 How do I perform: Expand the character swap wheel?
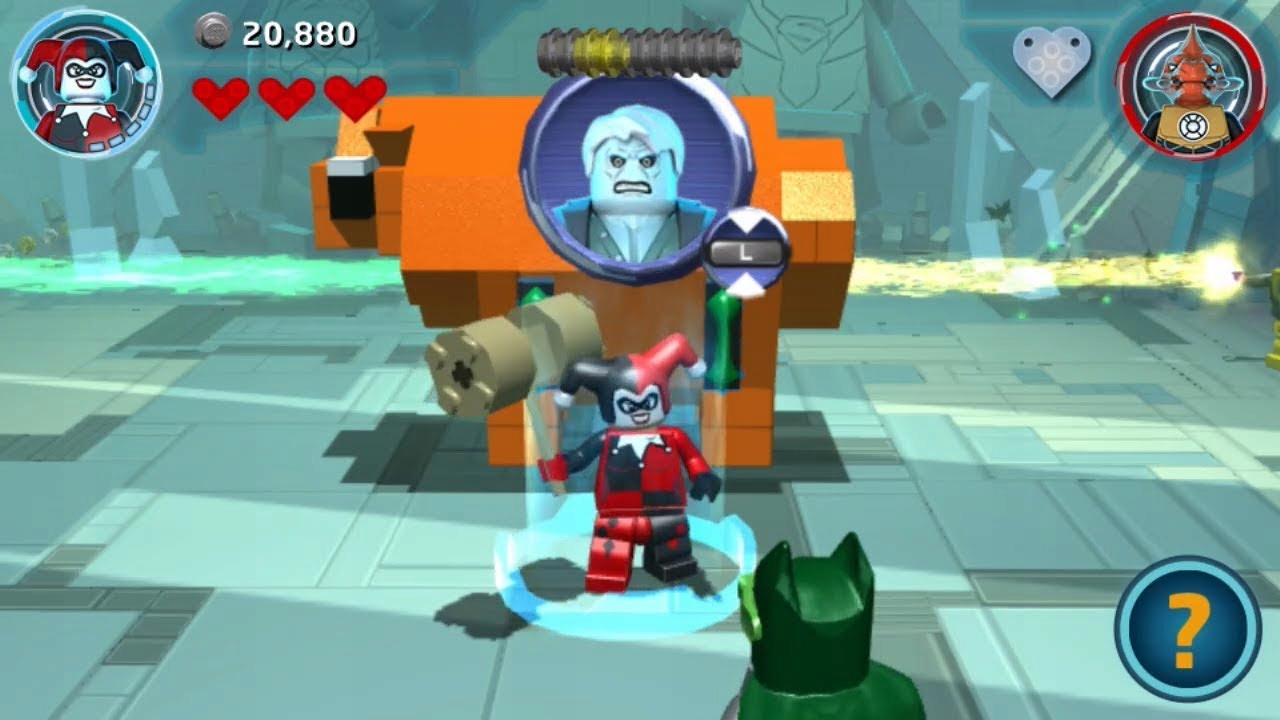tap(745, 251)
